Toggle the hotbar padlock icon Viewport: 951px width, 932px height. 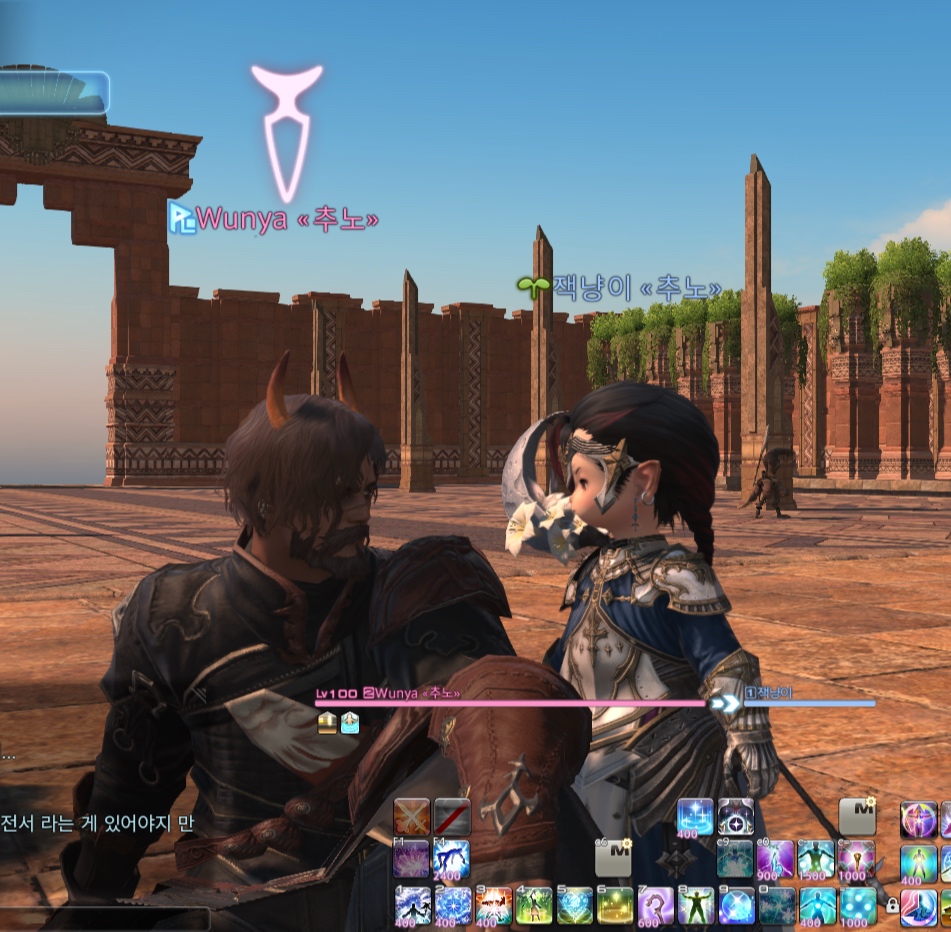pyautogui.click(x=892, y=906)
